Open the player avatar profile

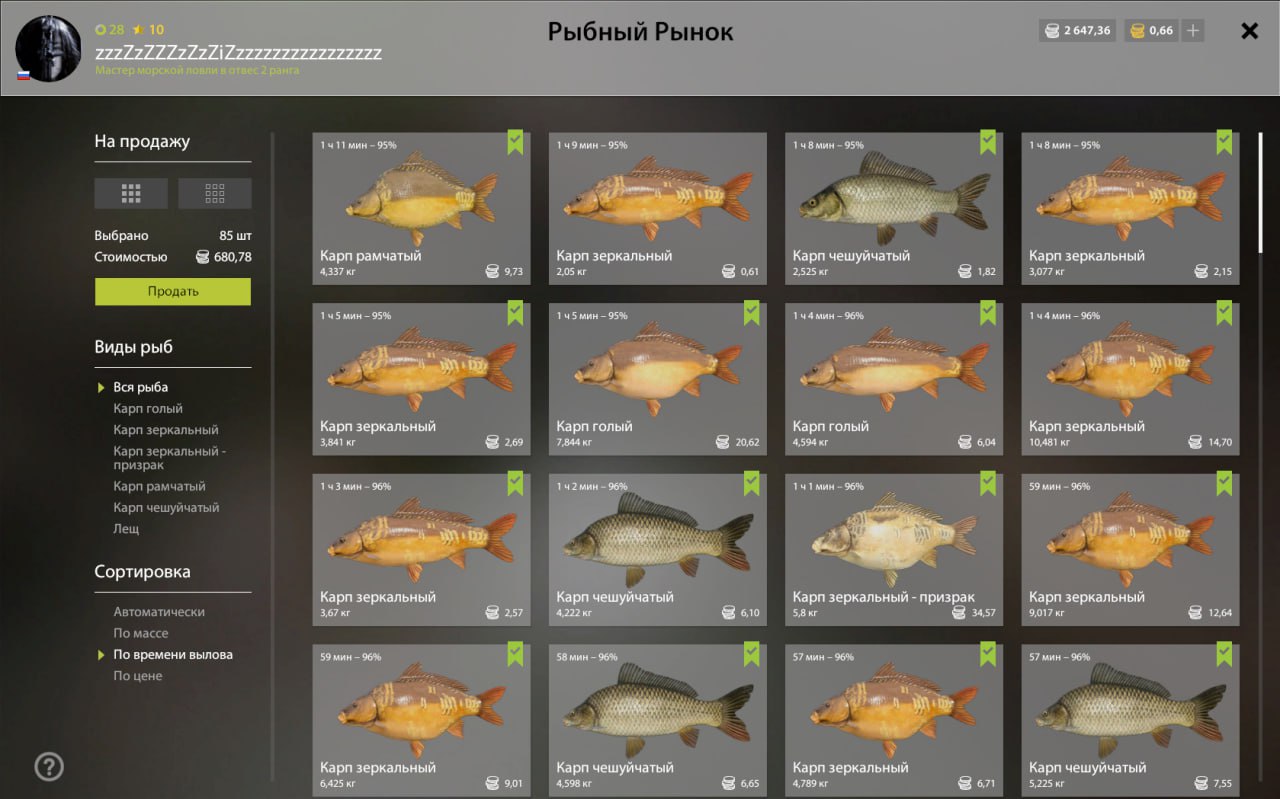[48, 48]
